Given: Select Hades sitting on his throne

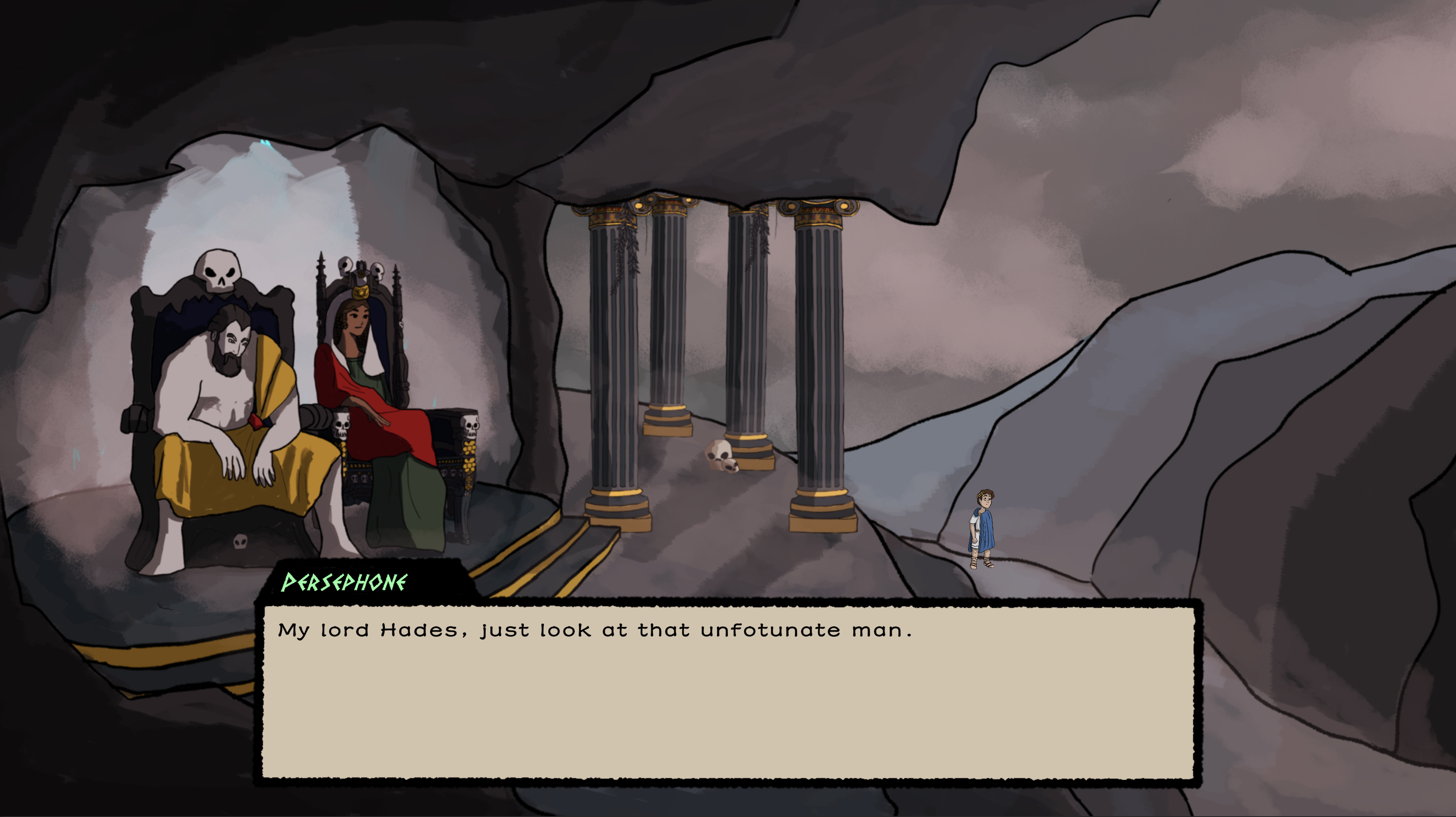Looking at the screenshot, I should click(226, 407).
